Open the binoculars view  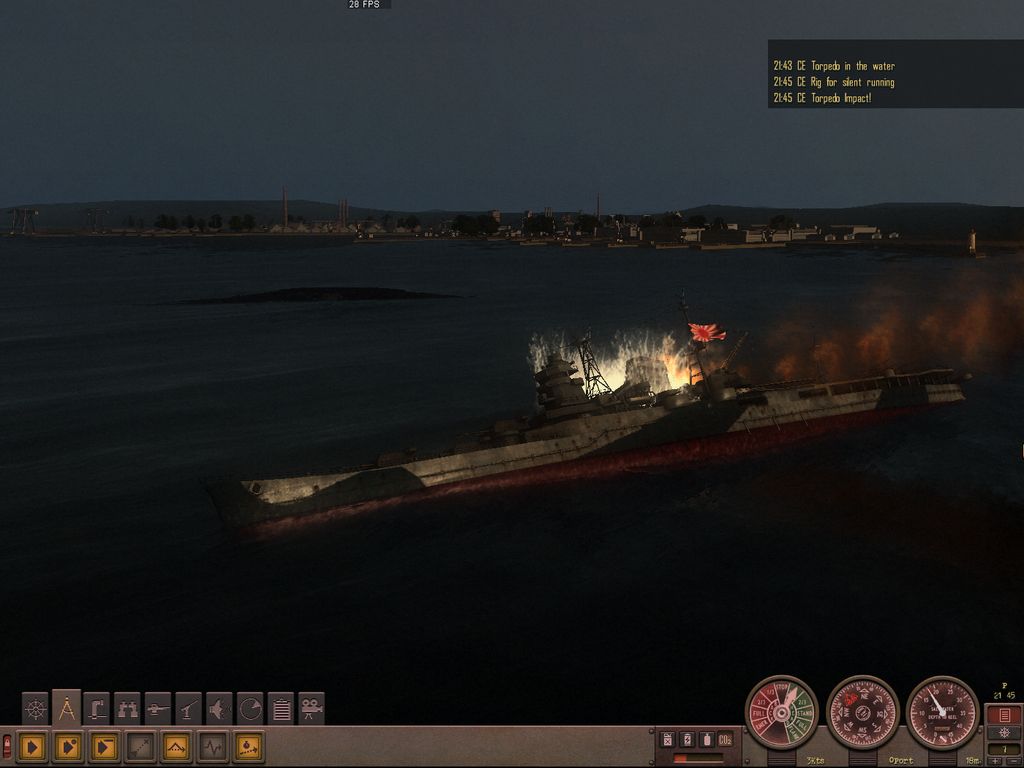click(x=127, y=709)
